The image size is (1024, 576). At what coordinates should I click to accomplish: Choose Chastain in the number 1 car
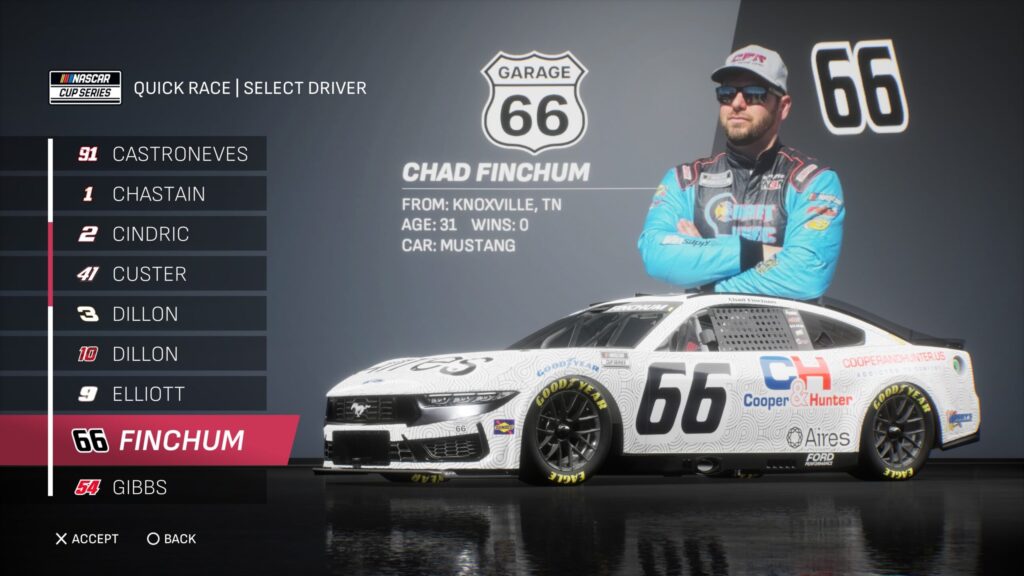point(160,194)
